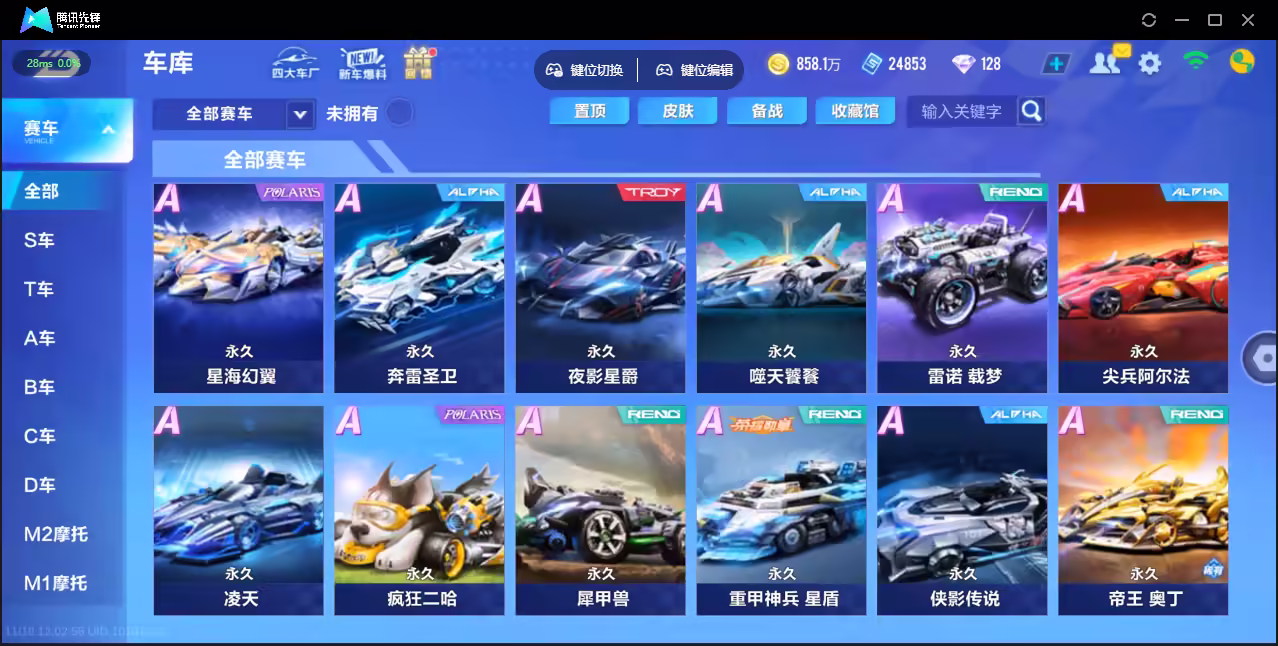
Task: Focus the 输入关键字 search field
Action: [960, 112]
